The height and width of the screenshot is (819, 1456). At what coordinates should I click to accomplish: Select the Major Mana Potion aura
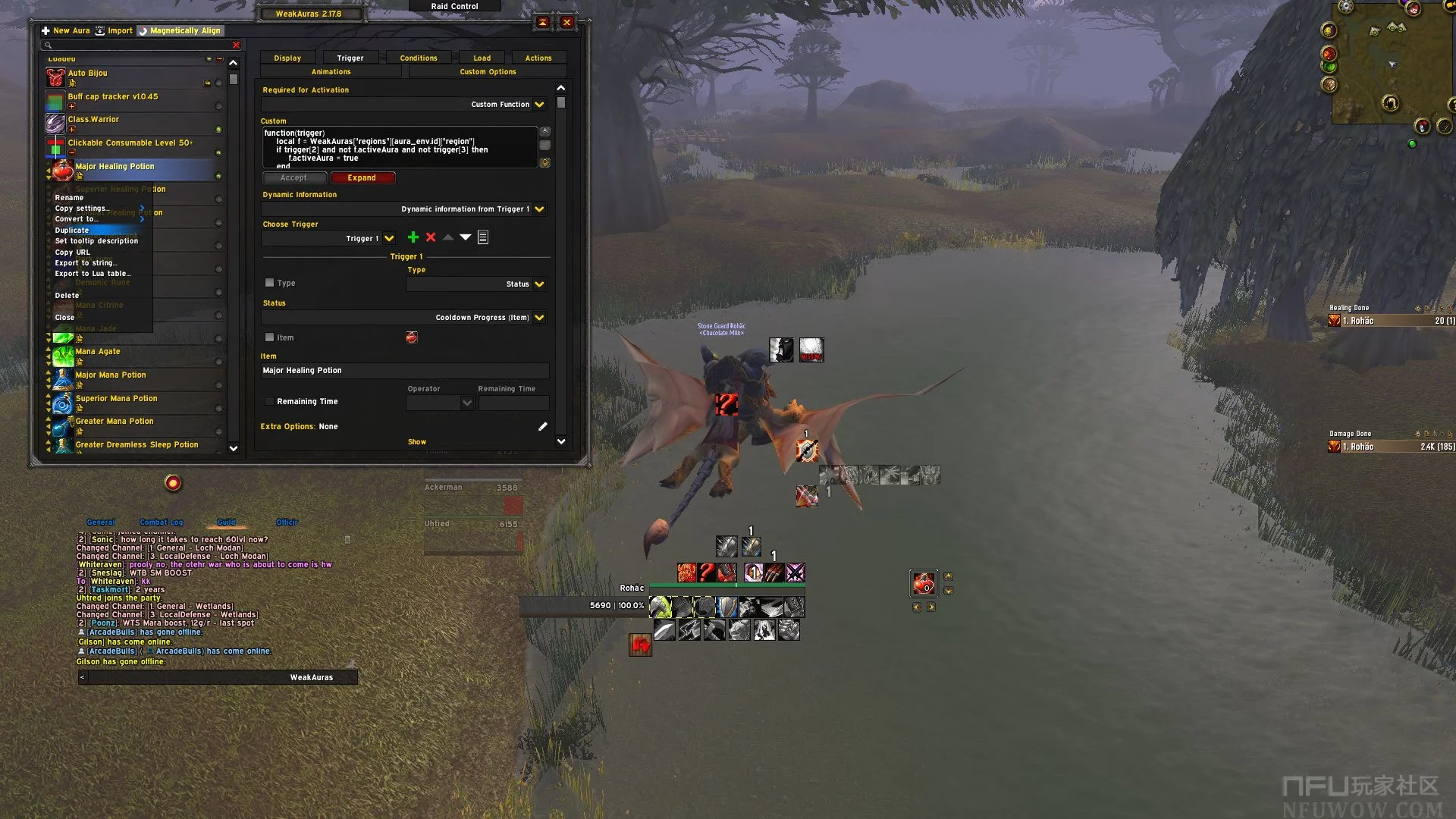click(x=111, y=375)
